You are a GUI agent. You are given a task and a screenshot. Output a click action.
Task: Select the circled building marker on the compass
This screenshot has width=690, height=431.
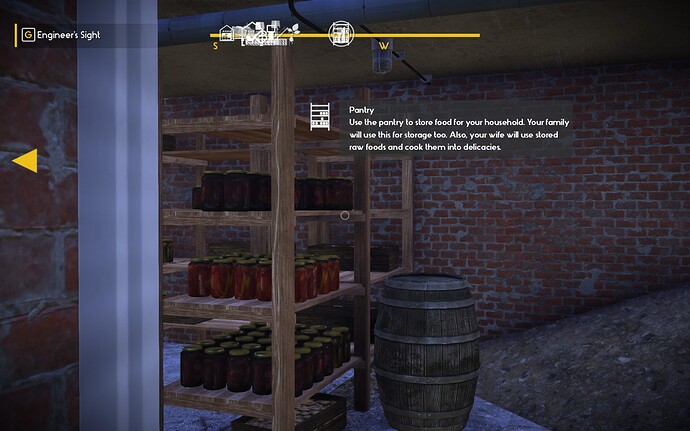point(342,32)
